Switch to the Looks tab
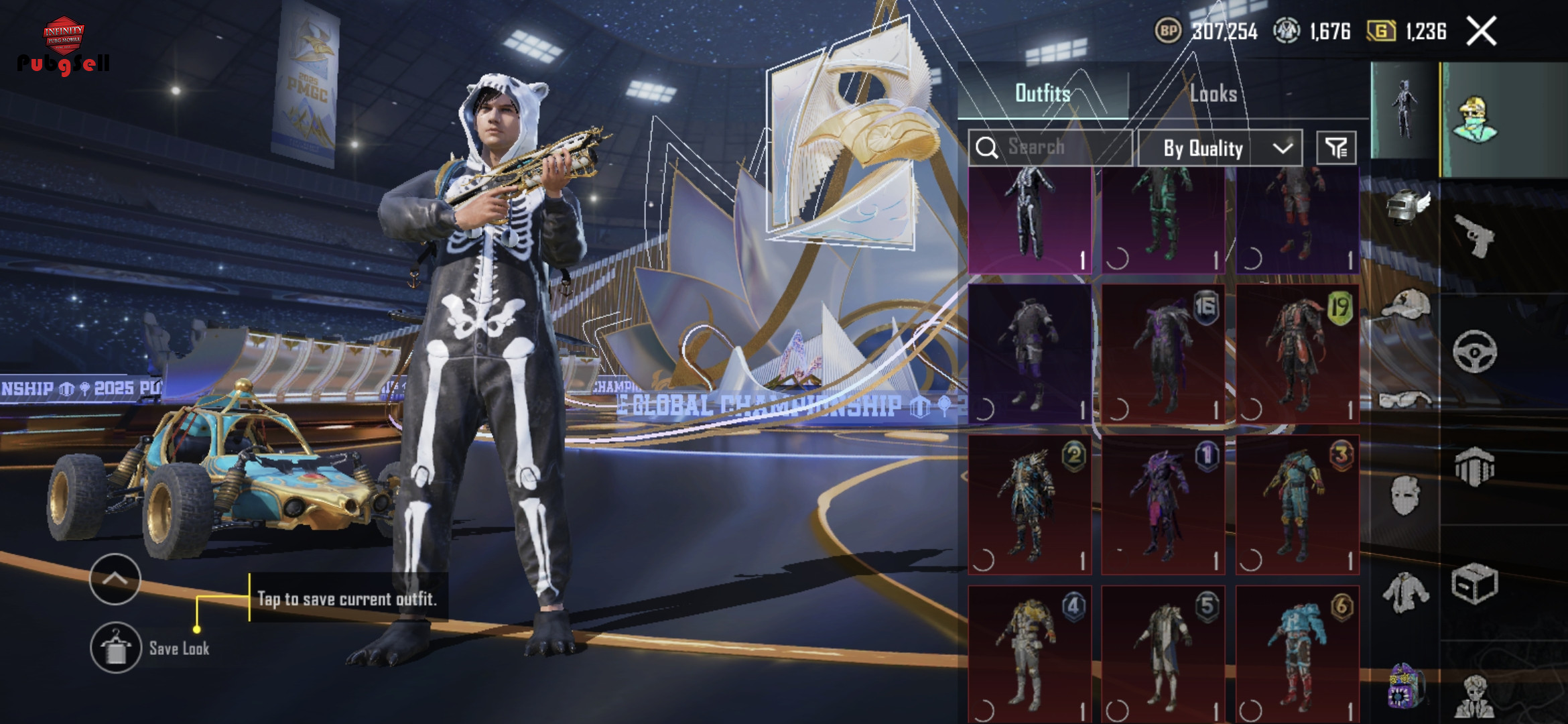The image size is (1568, 724). point(1214,93)
